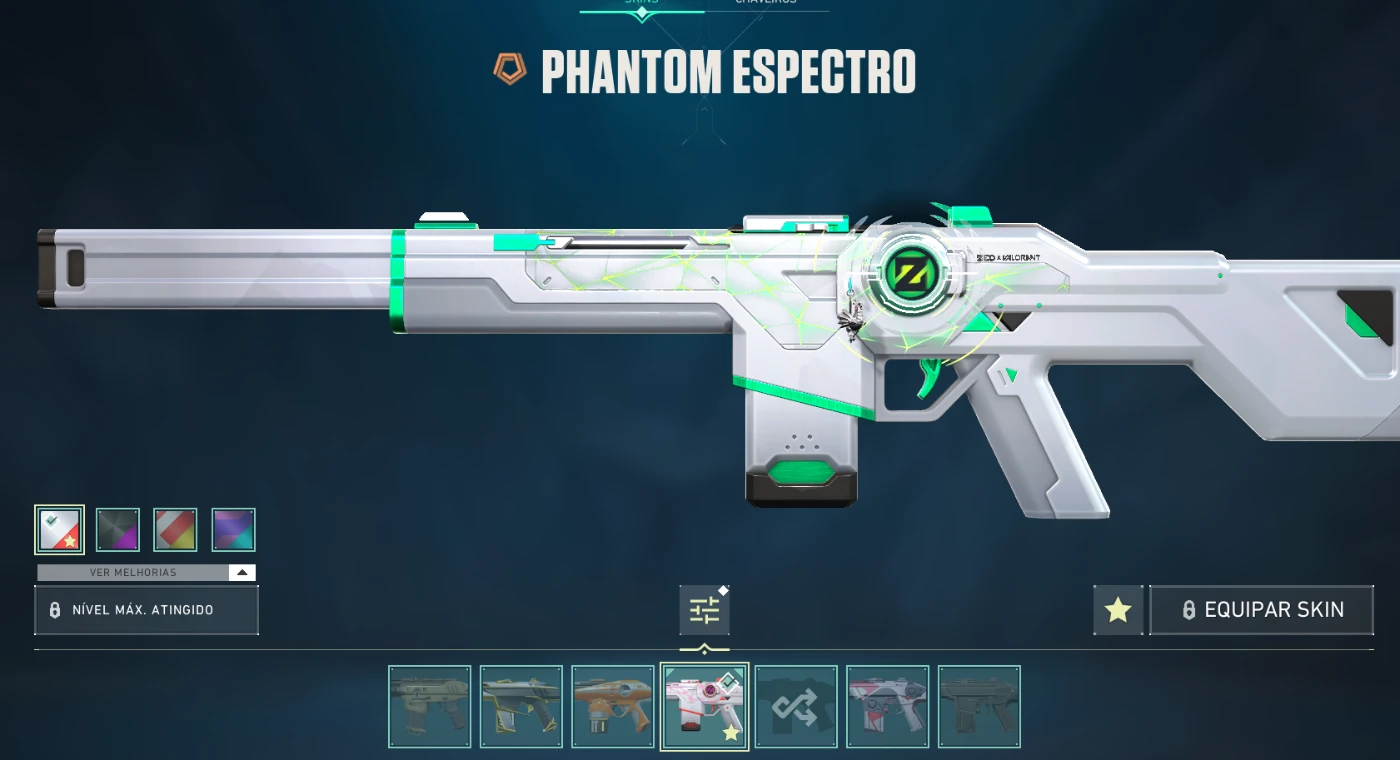Open the skin level upgrade settings icon
Screen dimensions: 1400x760
[x=706, y=610]
